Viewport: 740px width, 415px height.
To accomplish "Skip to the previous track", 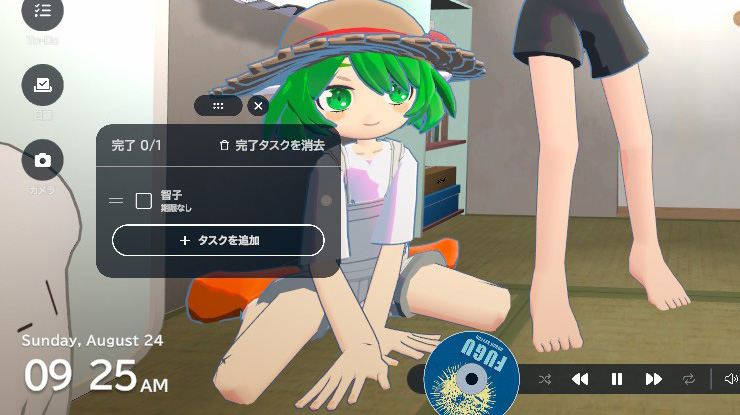I will (580, 379).
